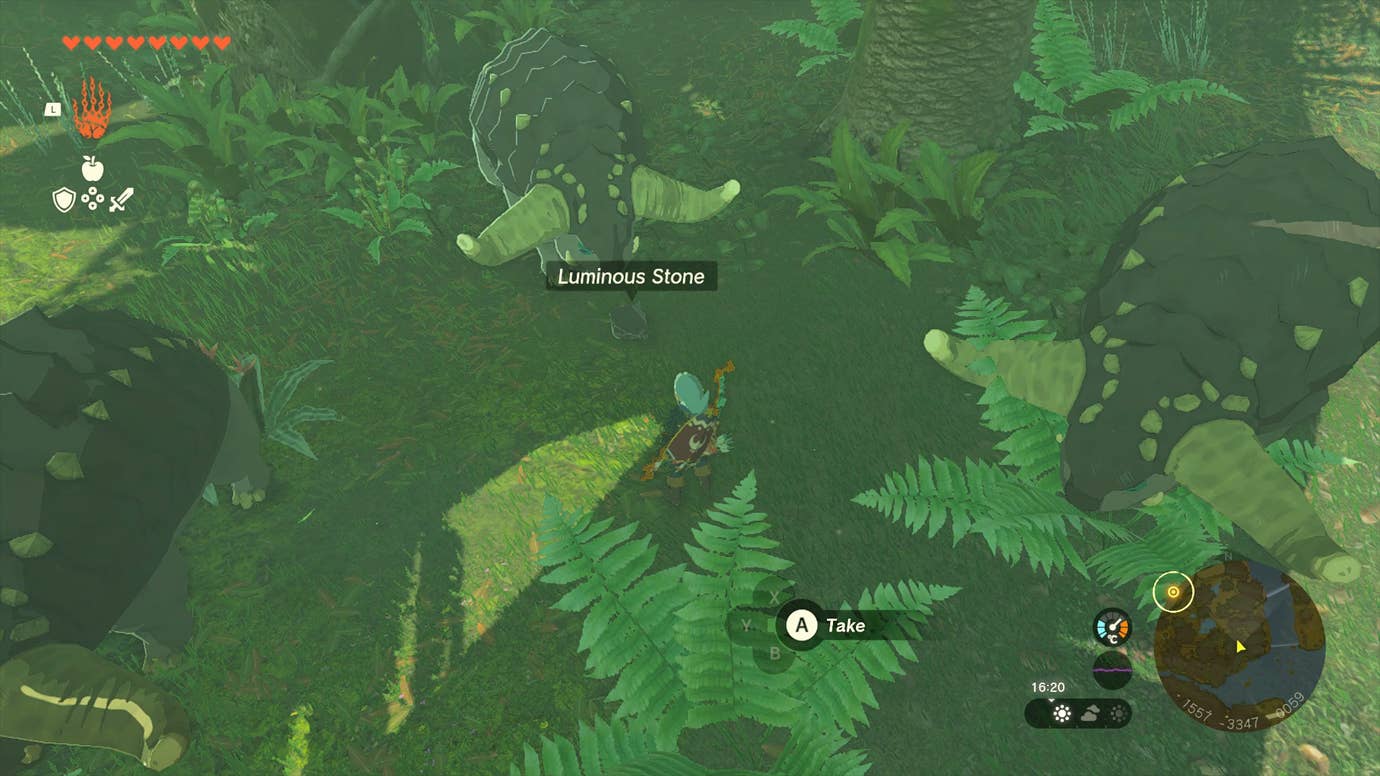The width and height of the screenshot is (1380, 776).
Task: Click the apple food indicator icon
Action: point(92,168)
